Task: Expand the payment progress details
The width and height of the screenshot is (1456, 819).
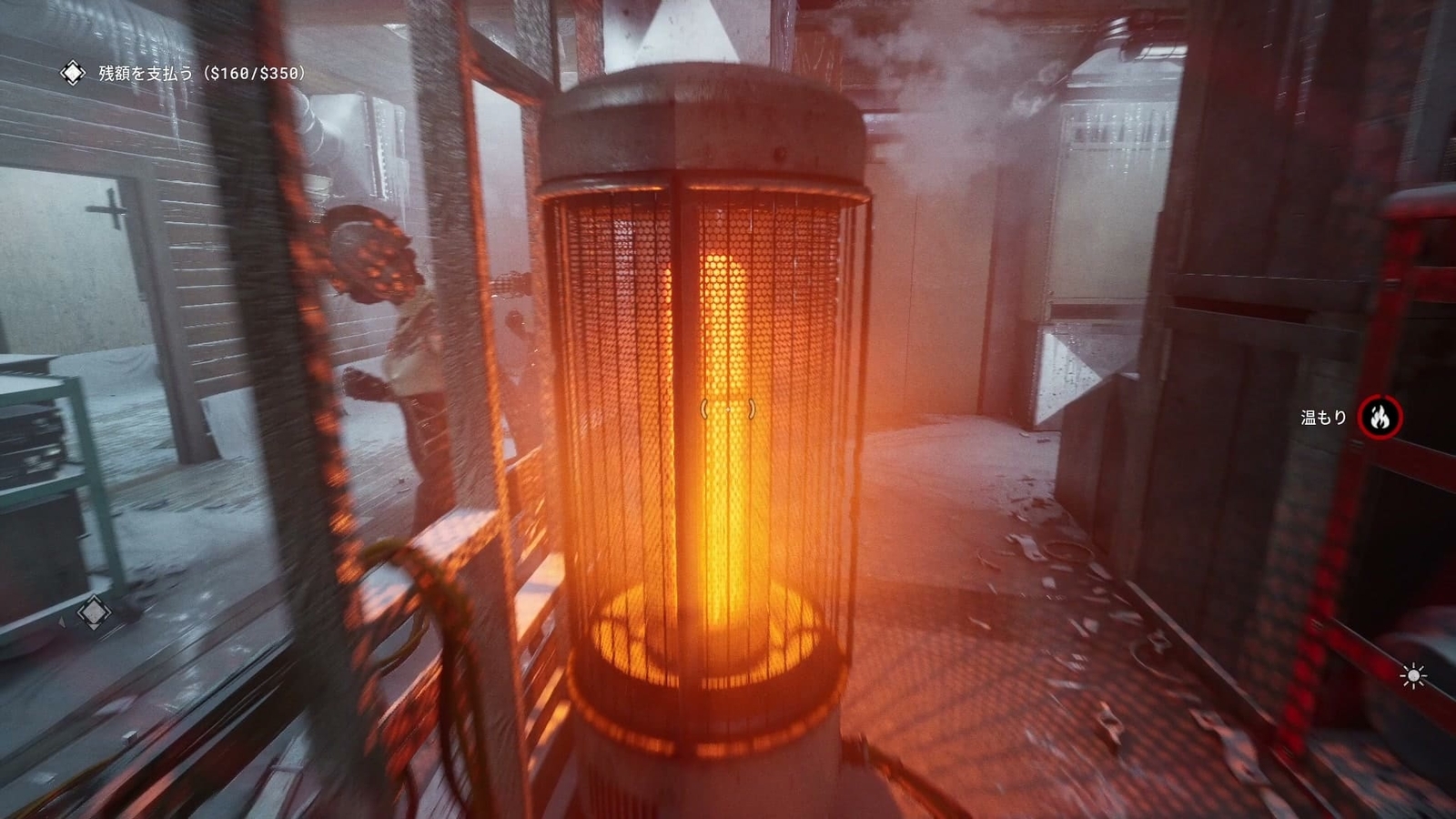Action: [256, 72]
